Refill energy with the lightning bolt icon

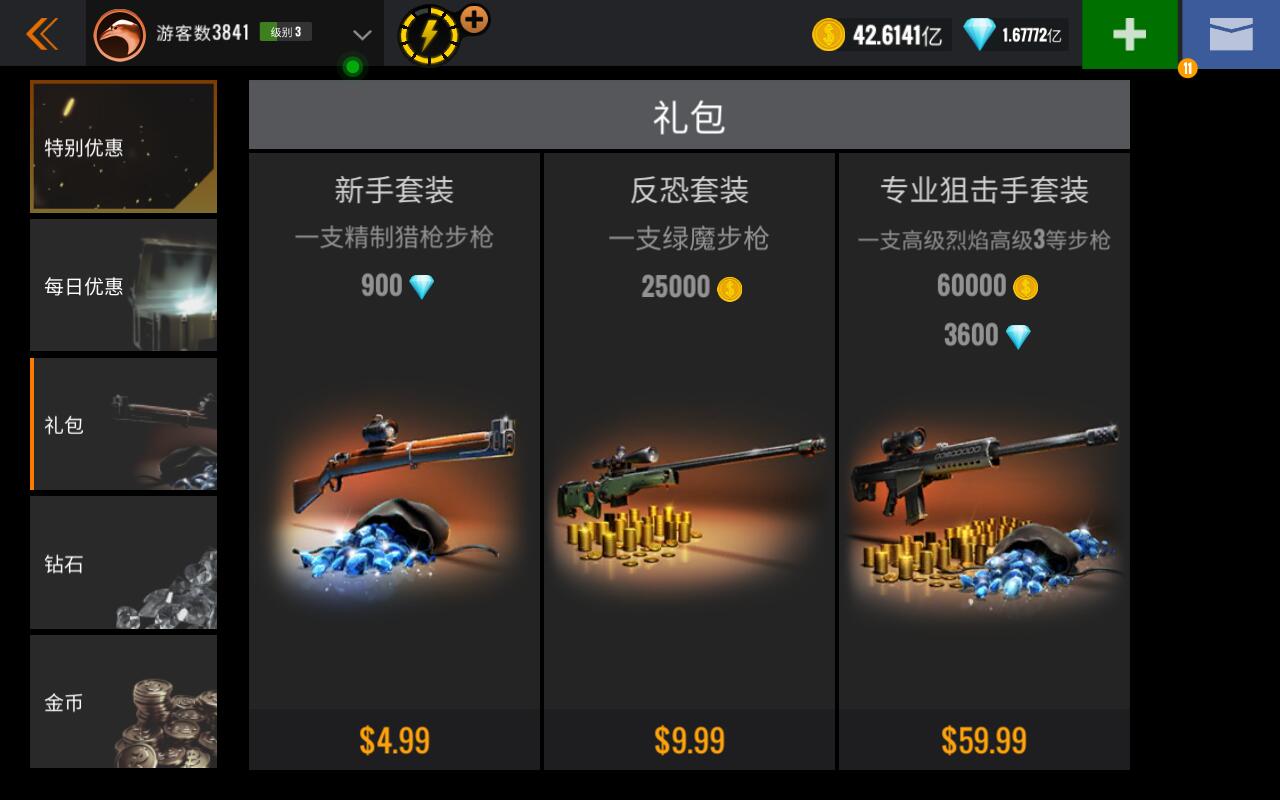pos(429,36)
